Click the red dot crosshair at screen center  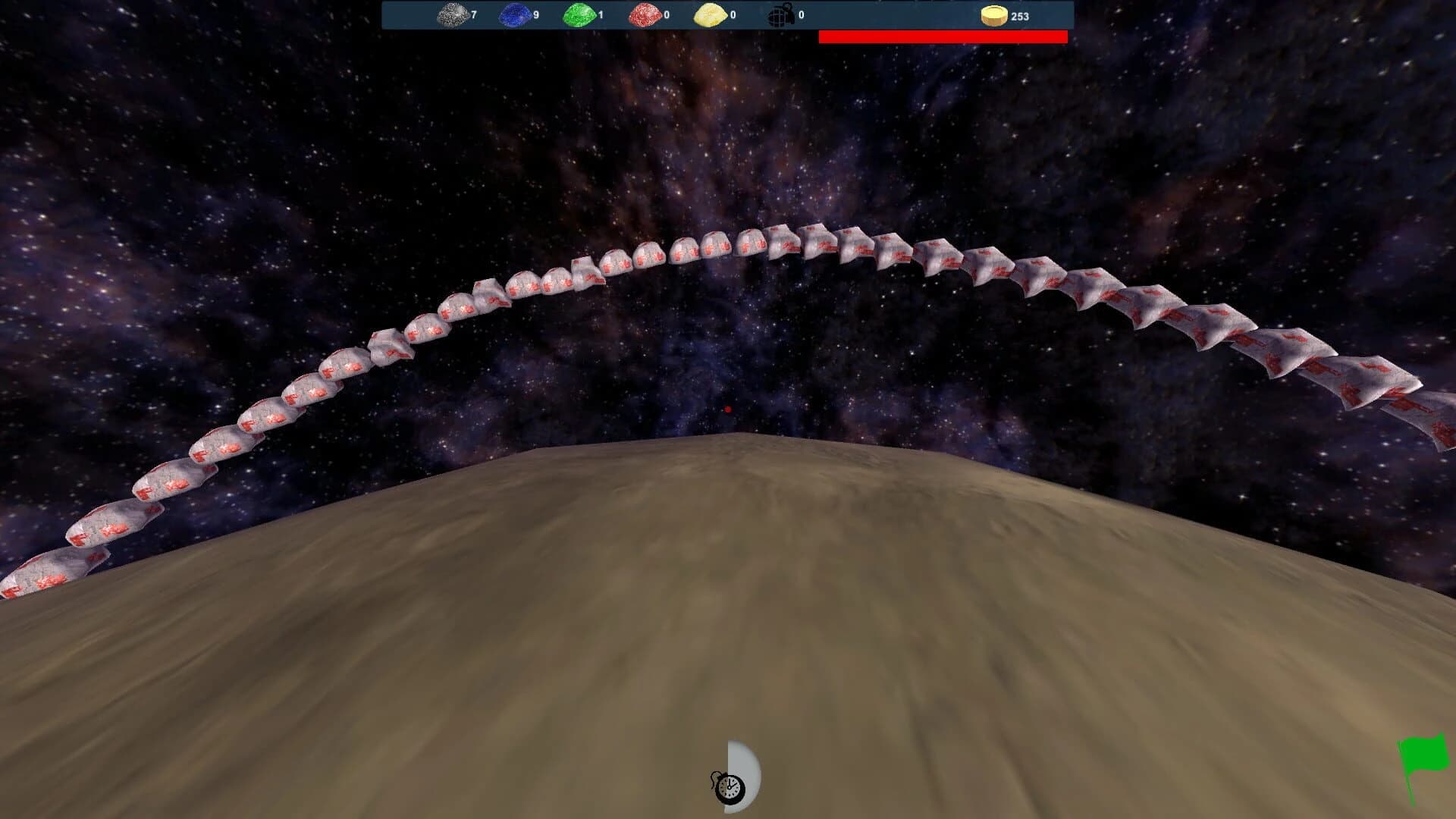click(726, 409)
